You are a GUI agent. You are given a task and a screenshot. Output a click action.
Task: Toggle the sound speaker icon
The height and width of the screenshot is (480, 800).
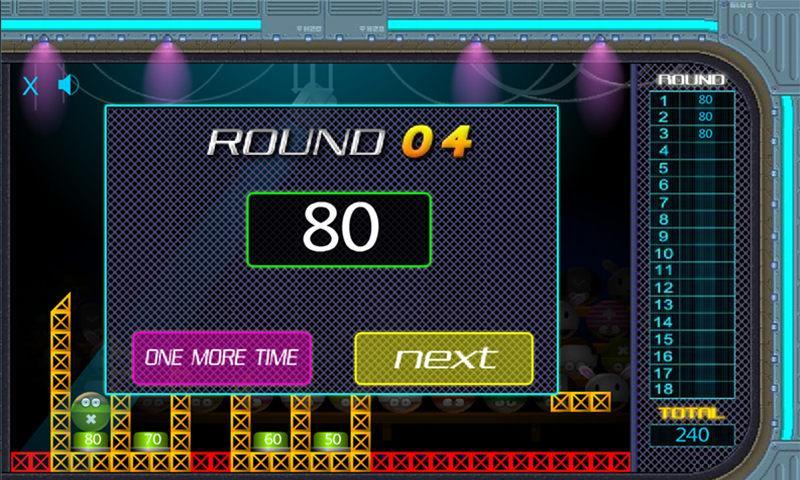click(67, 85)
